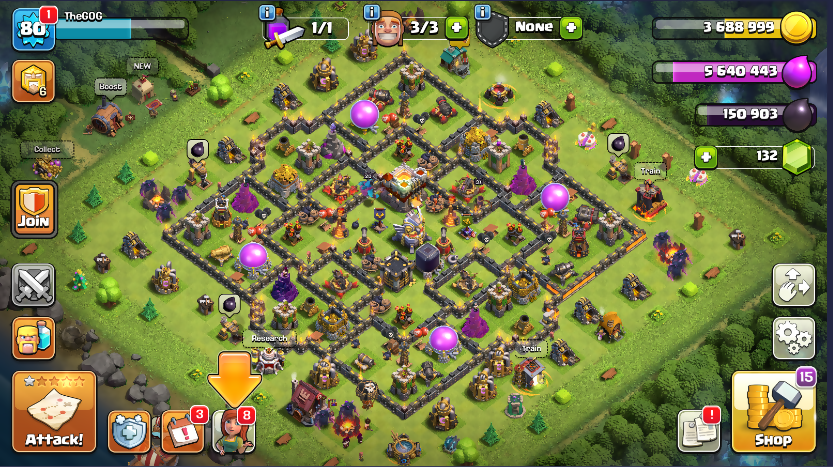Add gems with the green plus button

pos(706,156)
